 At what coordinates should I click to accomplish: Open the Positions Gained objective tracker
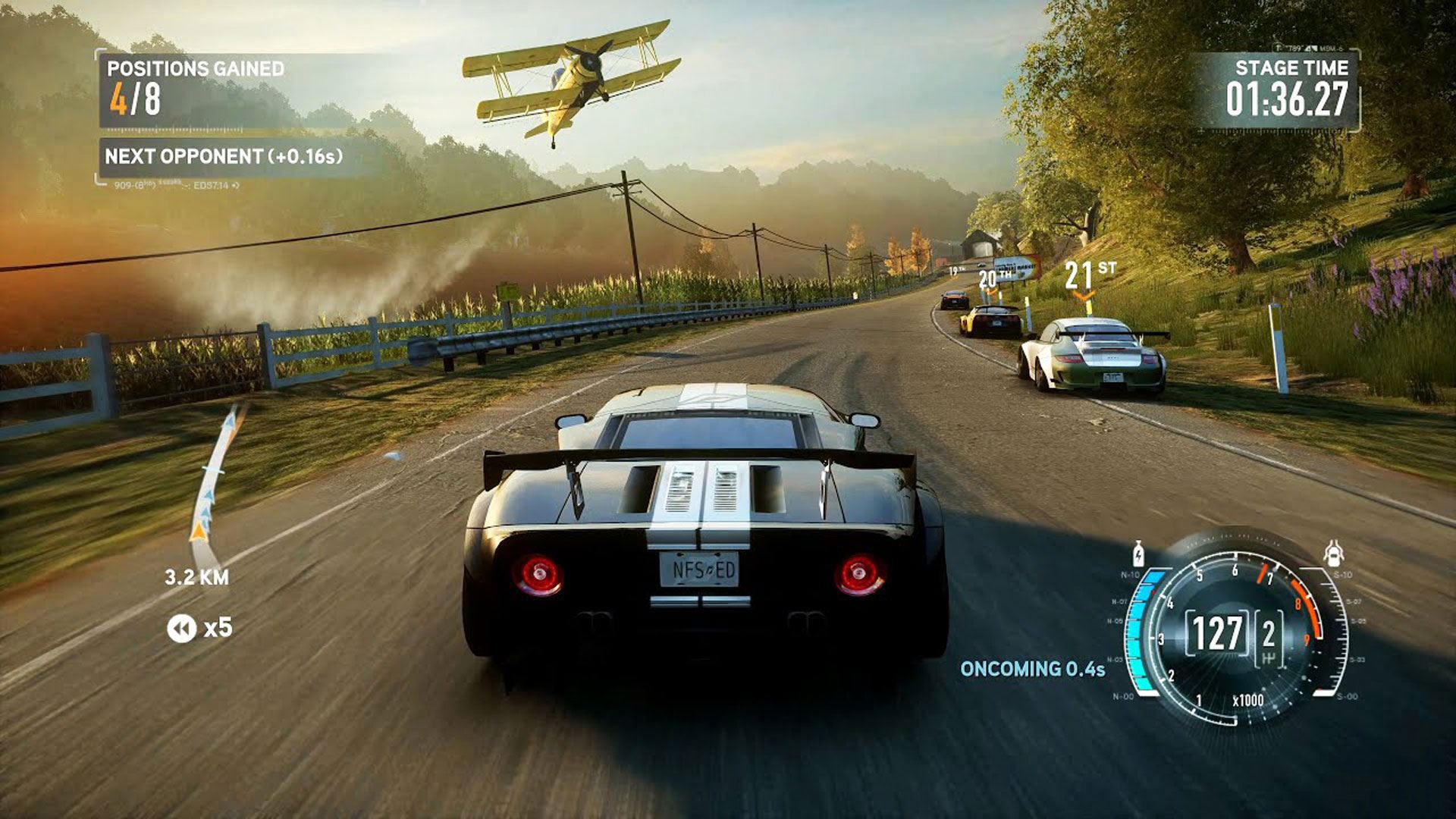(195, 89)
